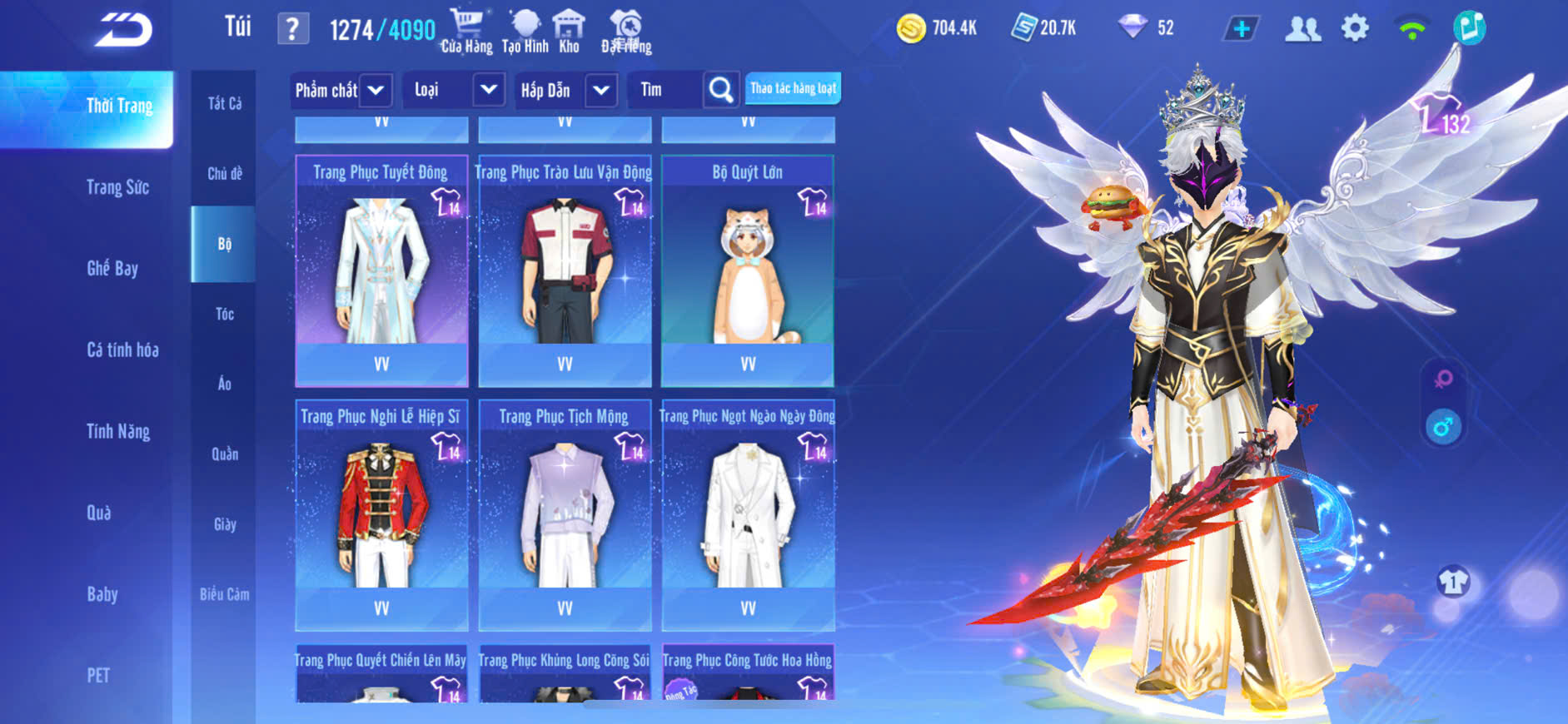Open the Cửa Hàng shop

click(466, 32)
